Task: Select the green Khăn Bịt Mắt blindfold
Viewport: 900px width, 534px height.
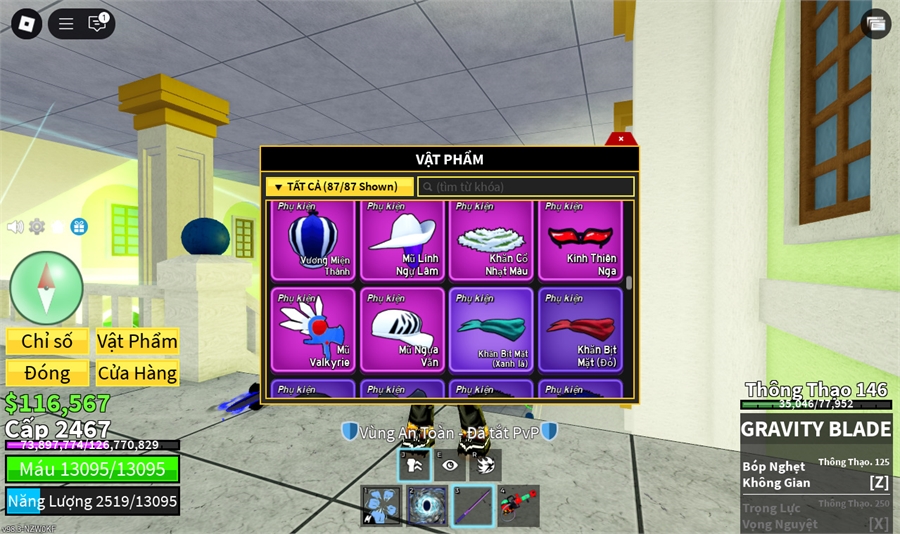Action: point(491,330)
